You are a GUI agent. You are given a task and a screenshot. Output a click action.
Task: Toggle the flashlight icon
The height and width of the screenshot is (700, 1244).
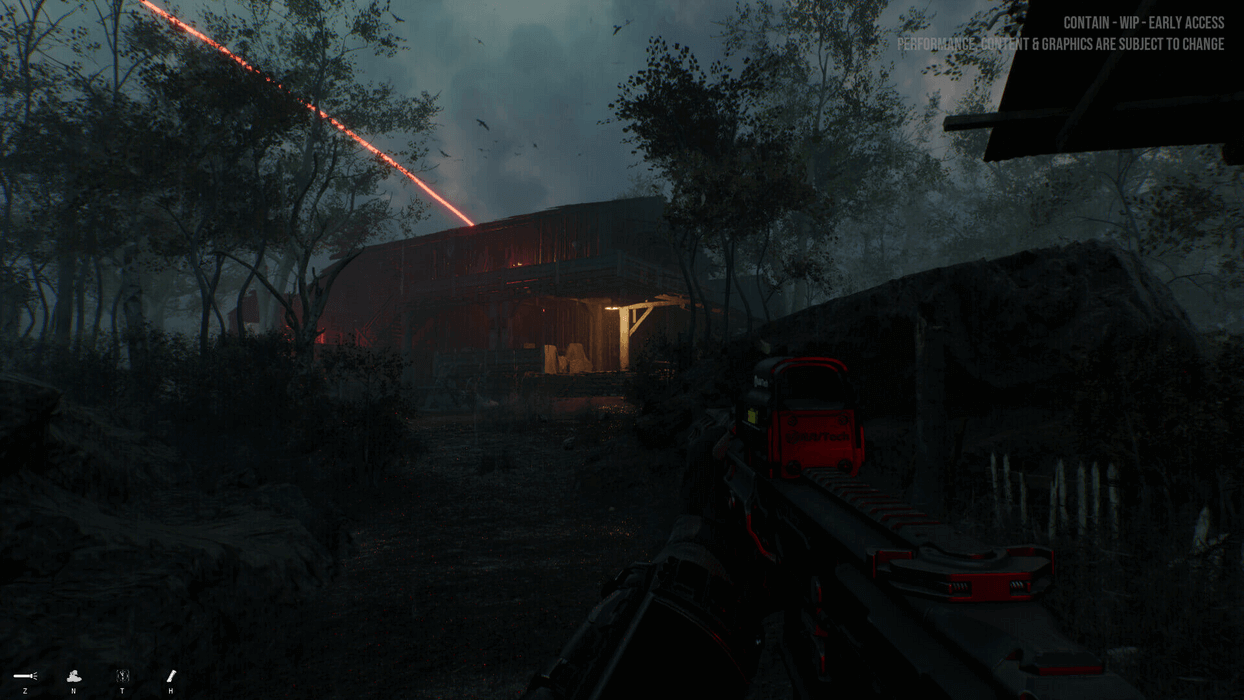coord(25,677)
